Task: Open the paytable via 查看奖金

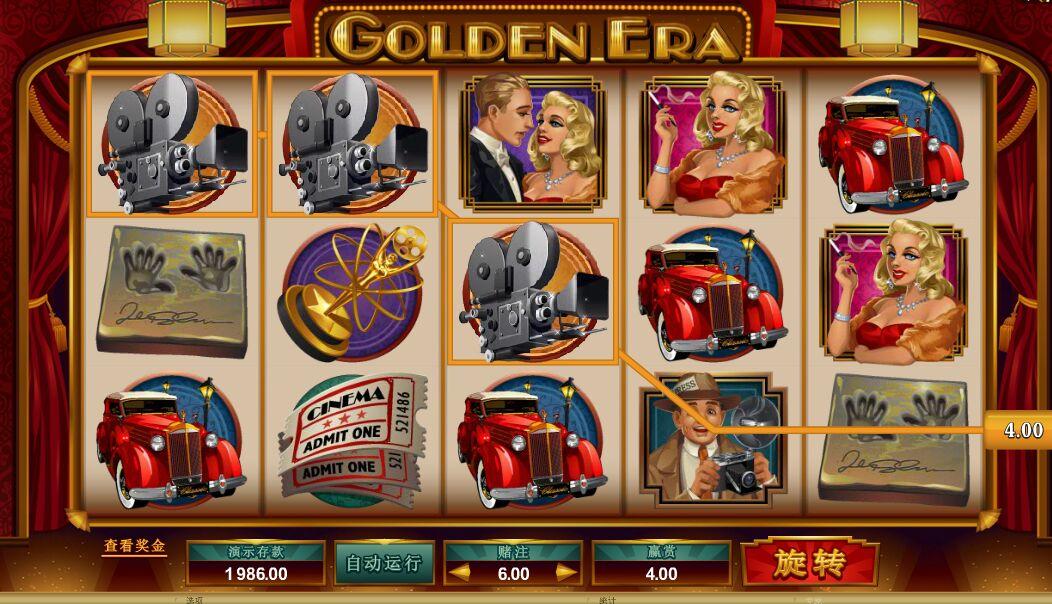Action: [x=134, y=548]
